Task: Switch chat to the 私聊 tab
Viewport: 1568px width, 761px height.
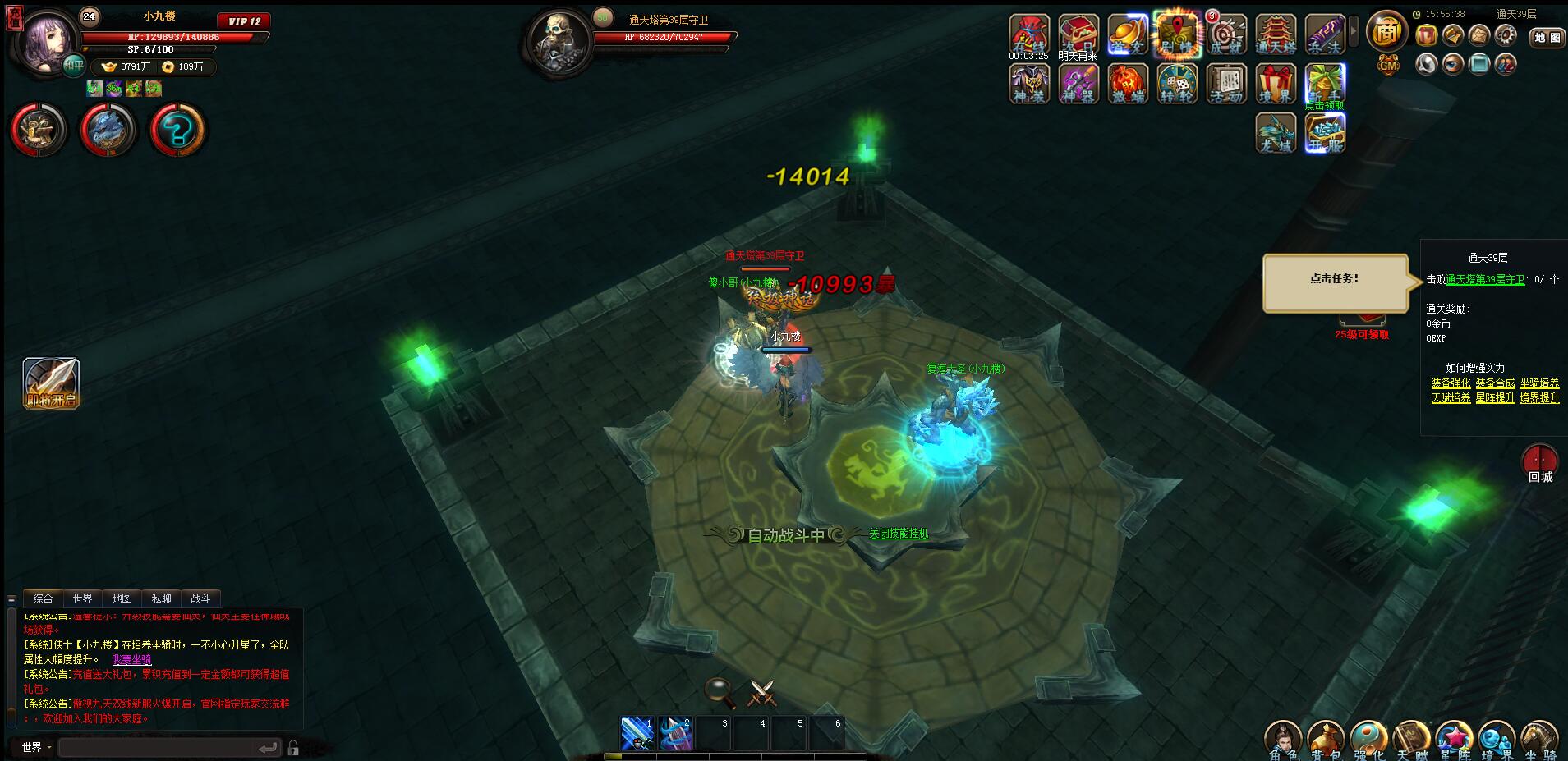Action: (161, 598)
